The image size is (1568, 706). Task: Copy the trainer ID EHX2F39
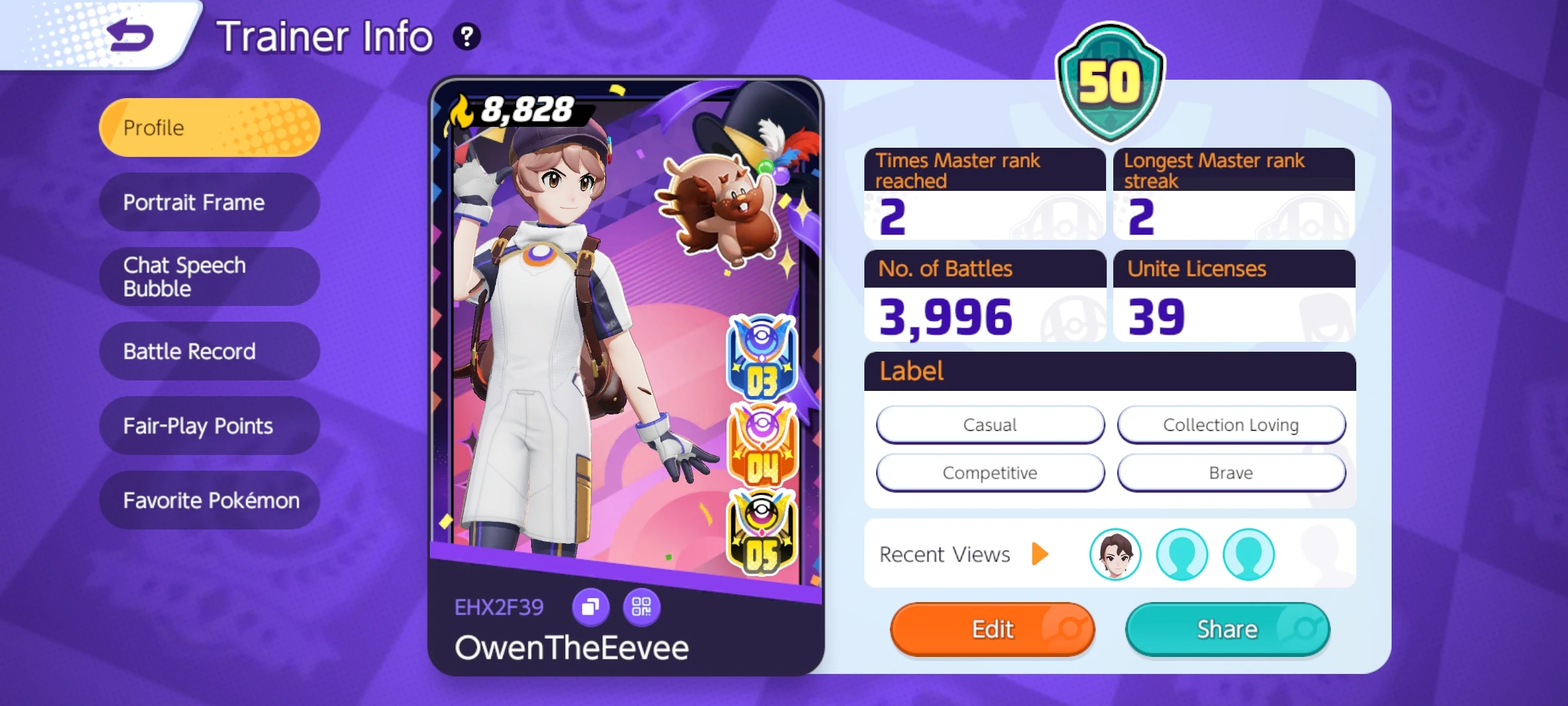click(591, 607)
